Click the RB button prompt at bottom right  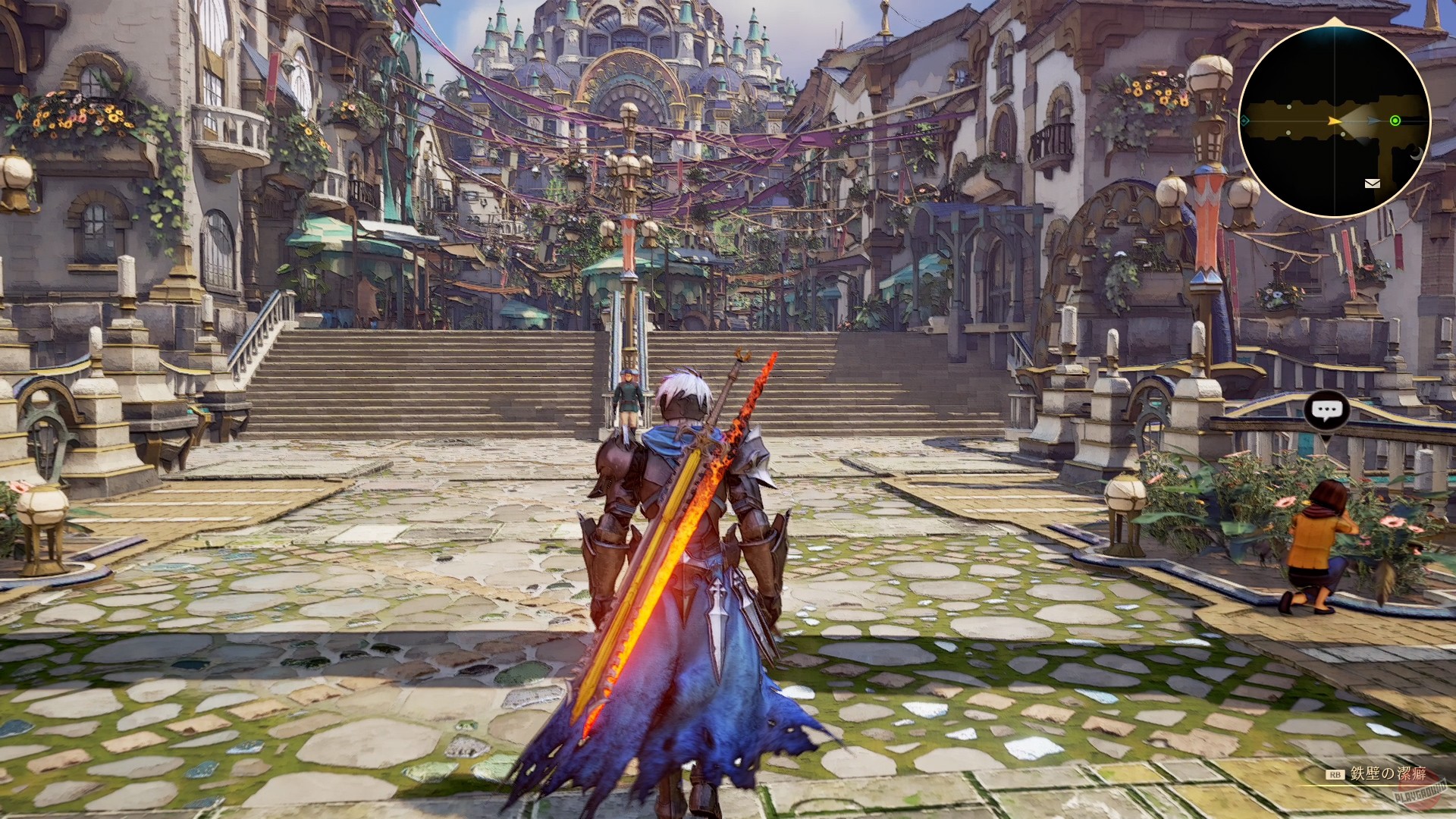[x=1335, y=774]
